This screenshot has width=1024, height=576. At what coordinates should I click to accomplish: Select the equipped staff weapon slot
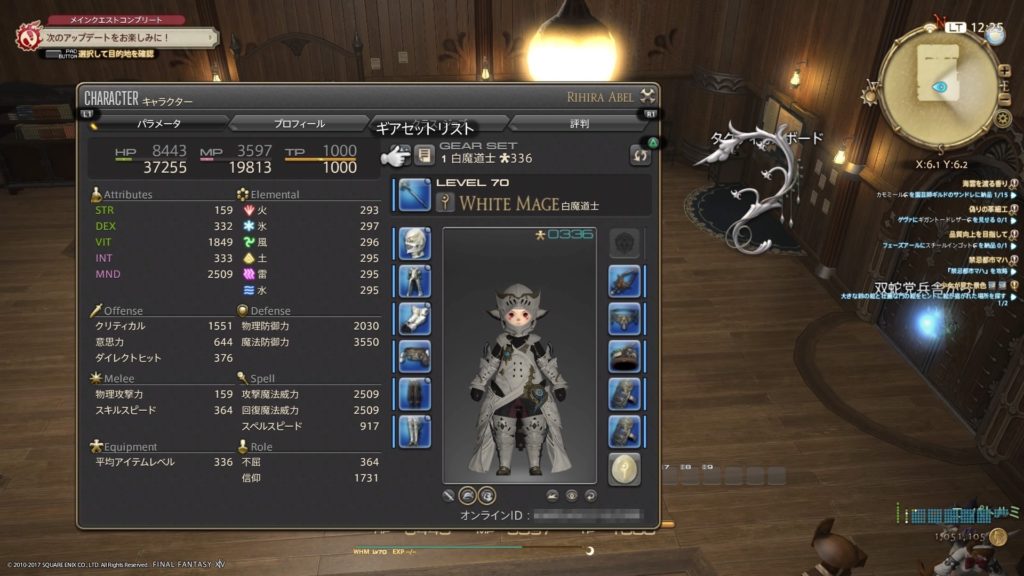414,194
